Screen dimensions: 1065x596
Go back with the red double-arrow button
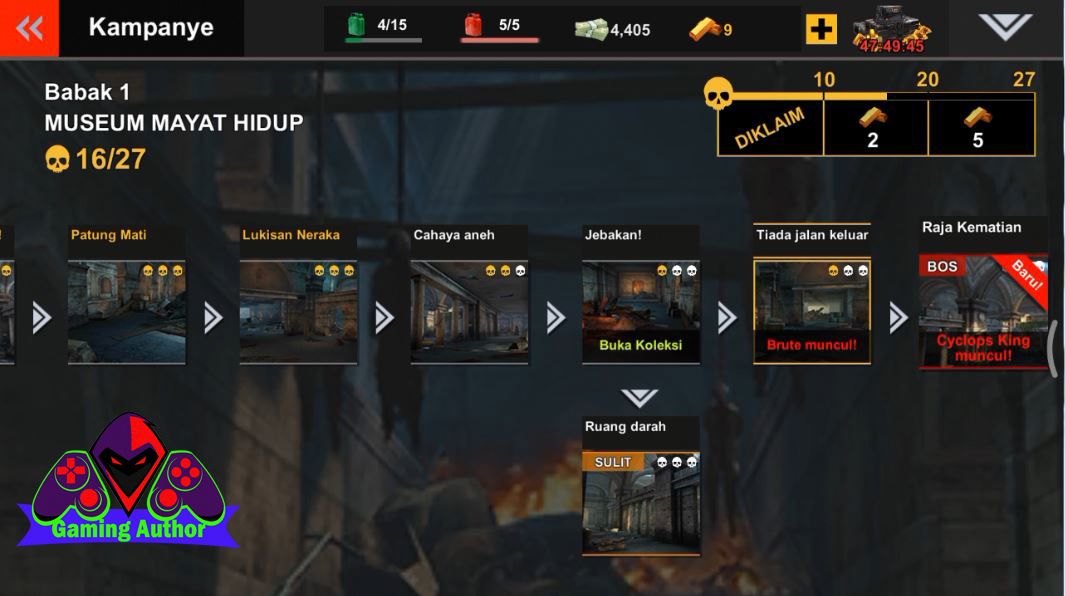coord(29,28)
